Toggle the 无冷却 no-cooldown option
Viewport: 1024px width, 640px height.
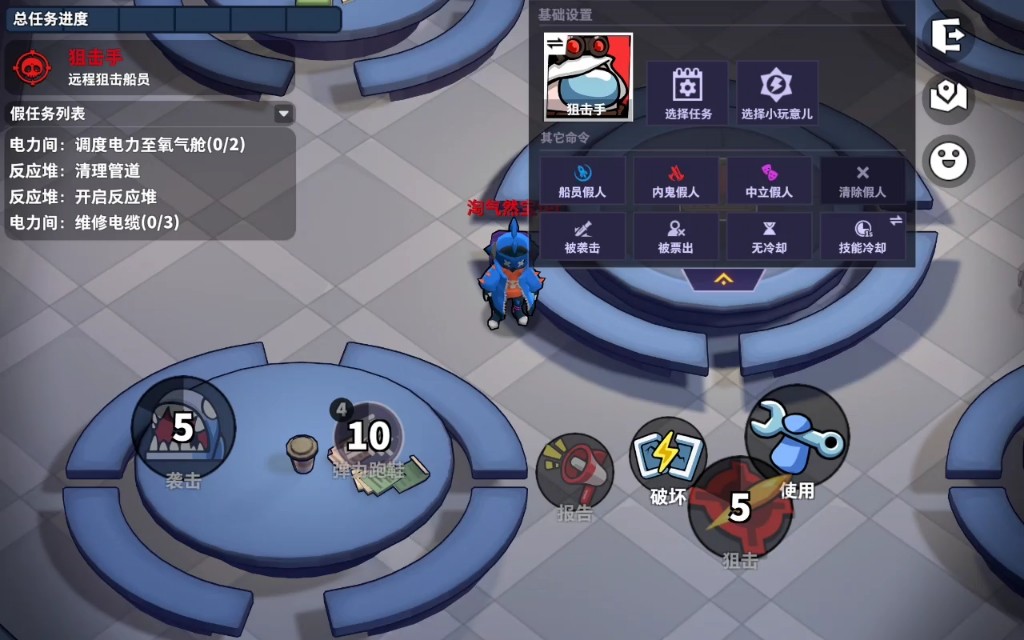[x=768, y=236]
